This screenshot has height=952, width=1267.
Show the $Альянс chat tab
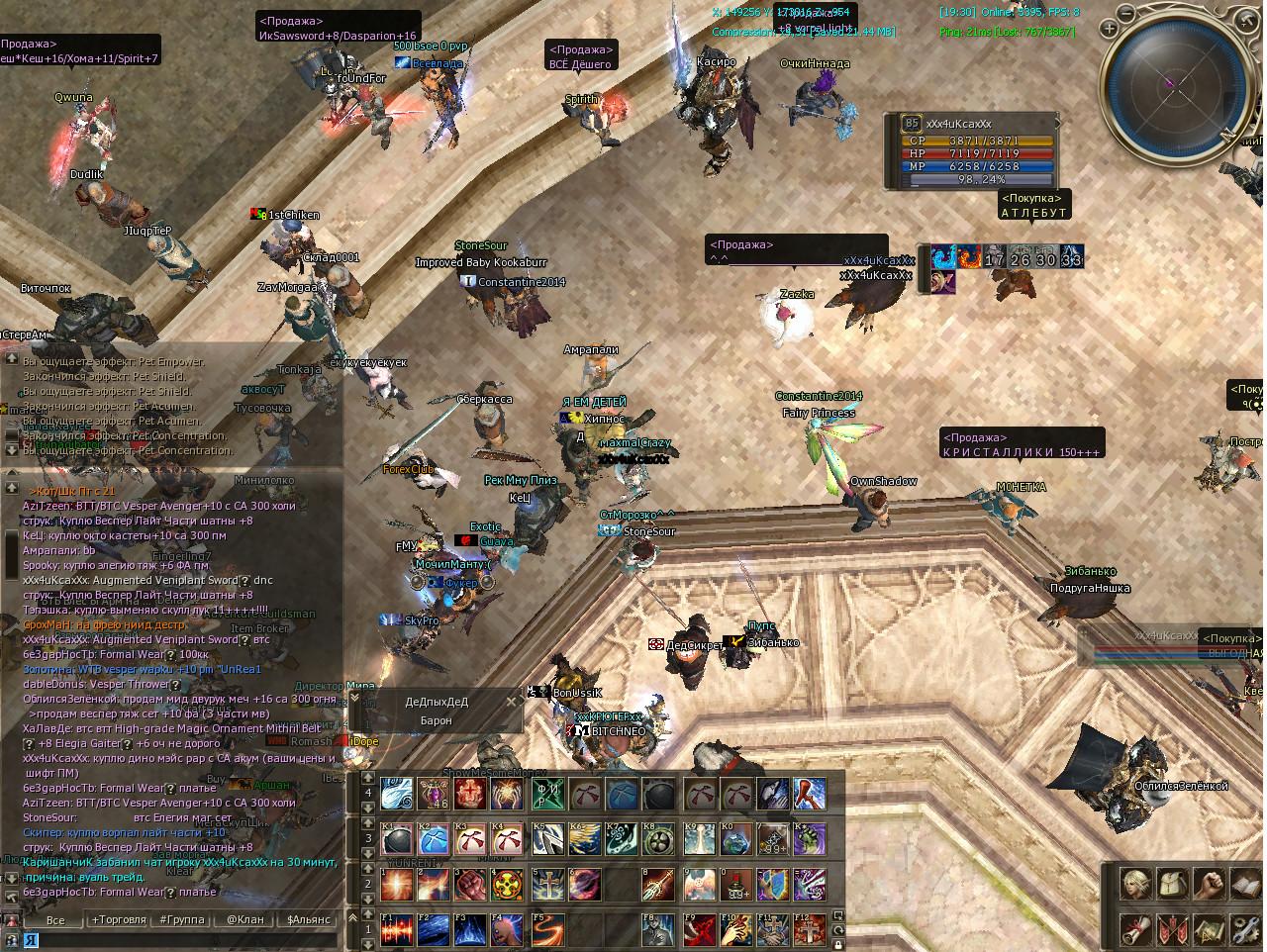[x=309, y=919]
